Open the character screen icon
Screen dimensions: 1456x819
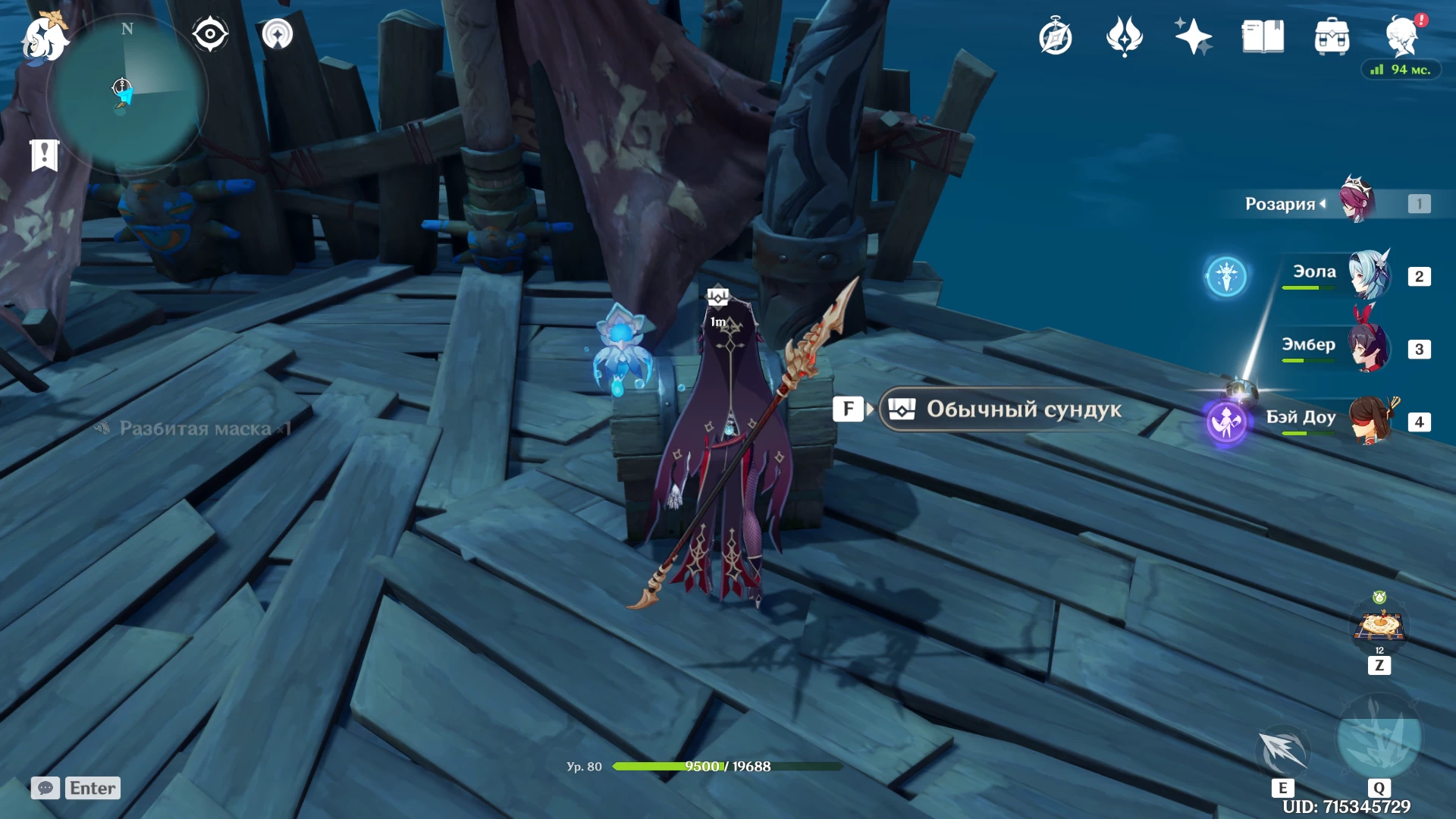(1401, 36)
